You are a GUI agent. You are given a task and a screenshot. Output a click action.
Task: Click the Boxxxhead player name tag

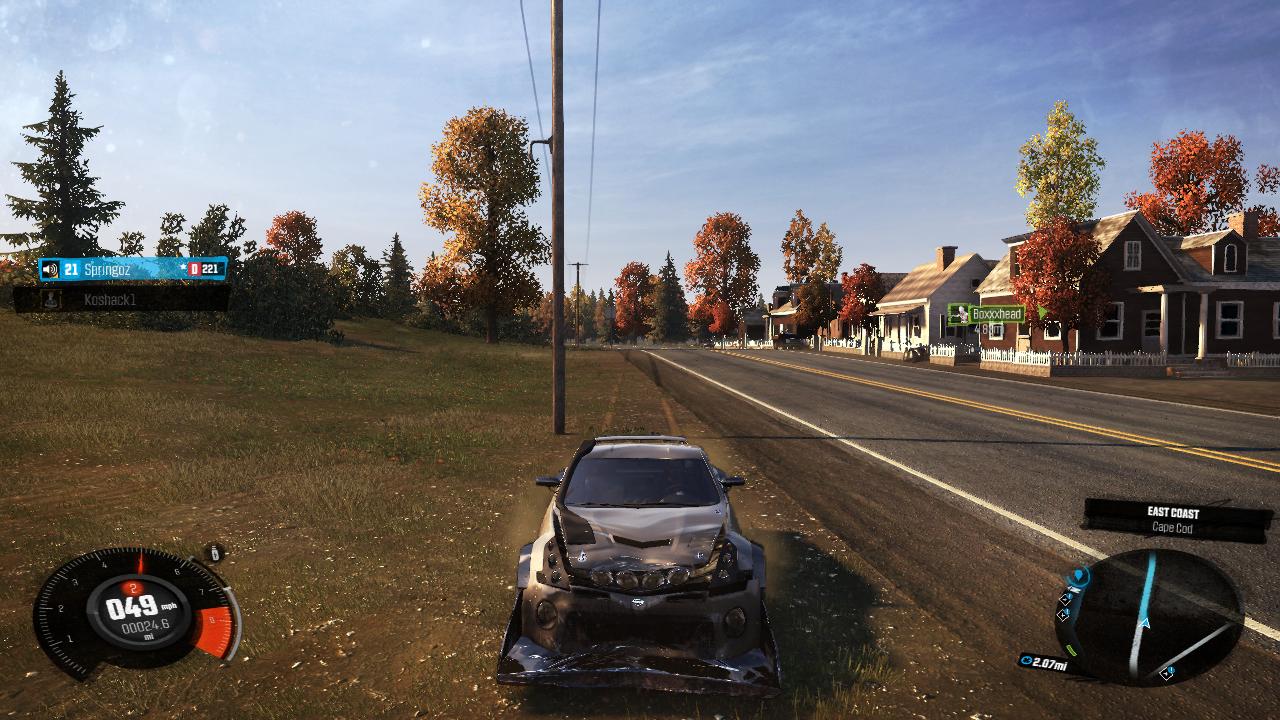(995, 314)
